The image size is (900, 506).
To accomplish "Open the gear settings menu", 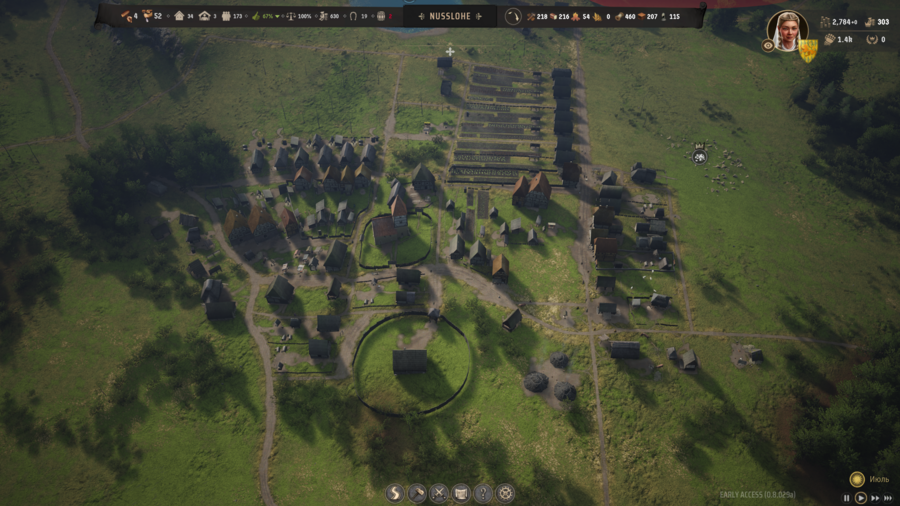I will (x=505, y=493).
